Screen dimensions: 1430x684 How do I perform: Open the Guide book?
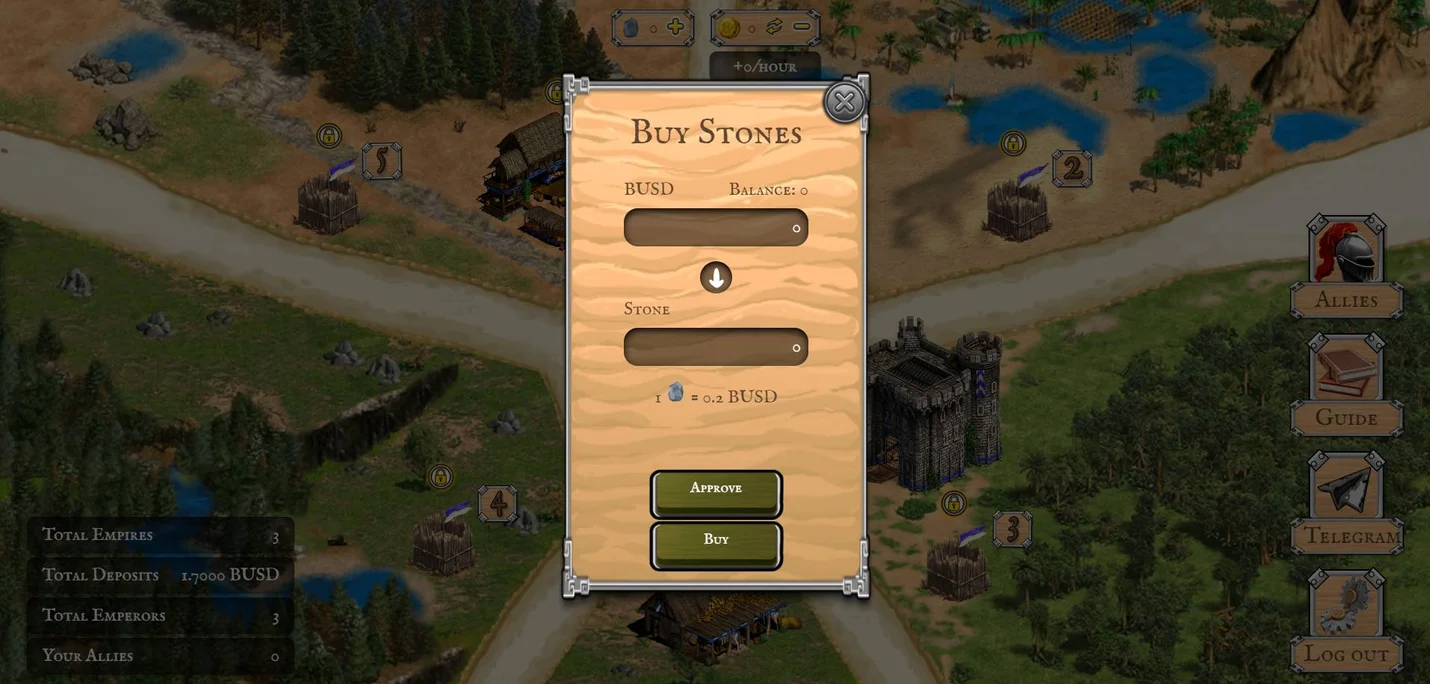pyautogui.click(x=1346, y=372)
